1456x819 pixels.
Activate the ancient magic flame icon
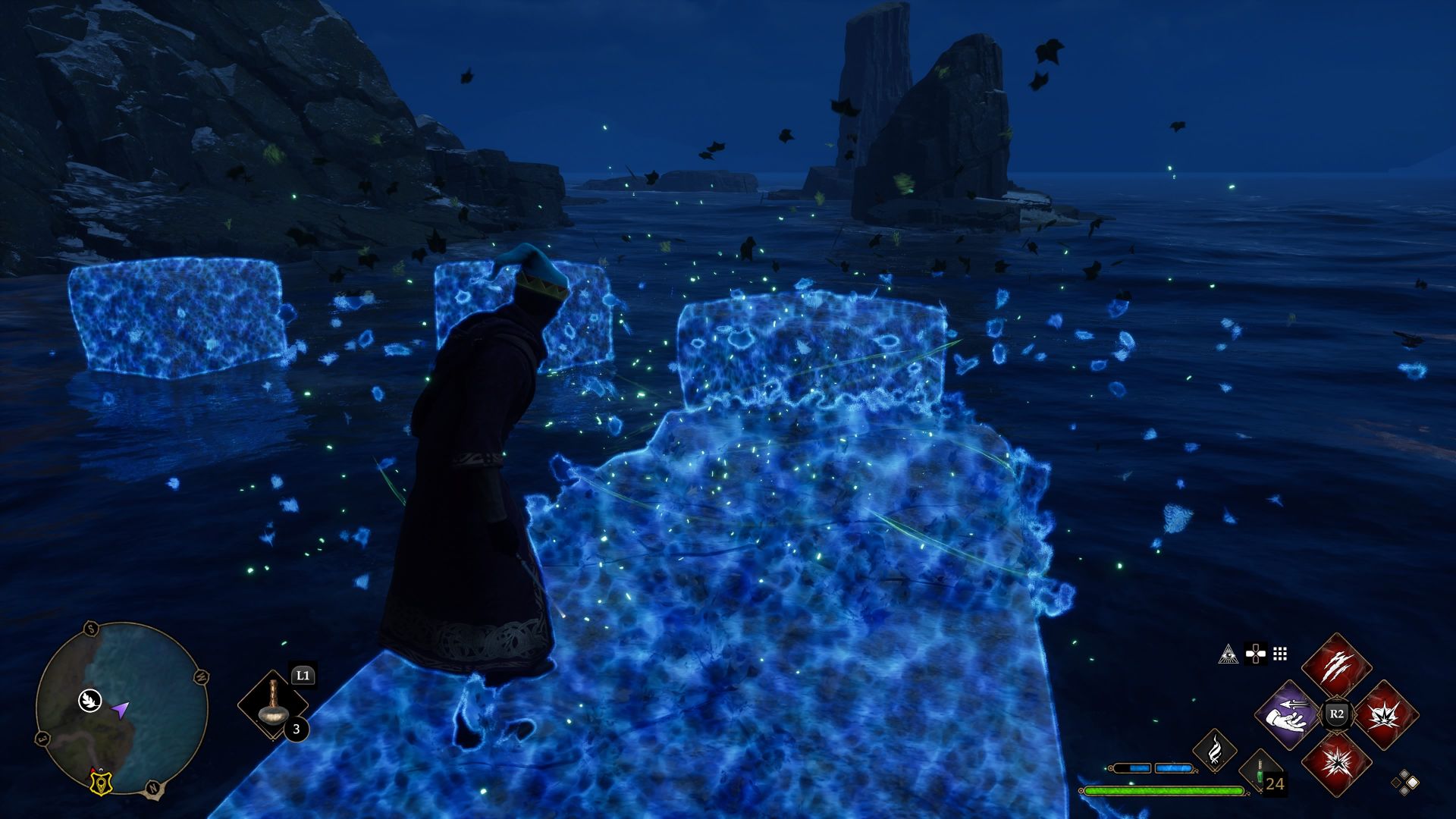[1214, 749]
